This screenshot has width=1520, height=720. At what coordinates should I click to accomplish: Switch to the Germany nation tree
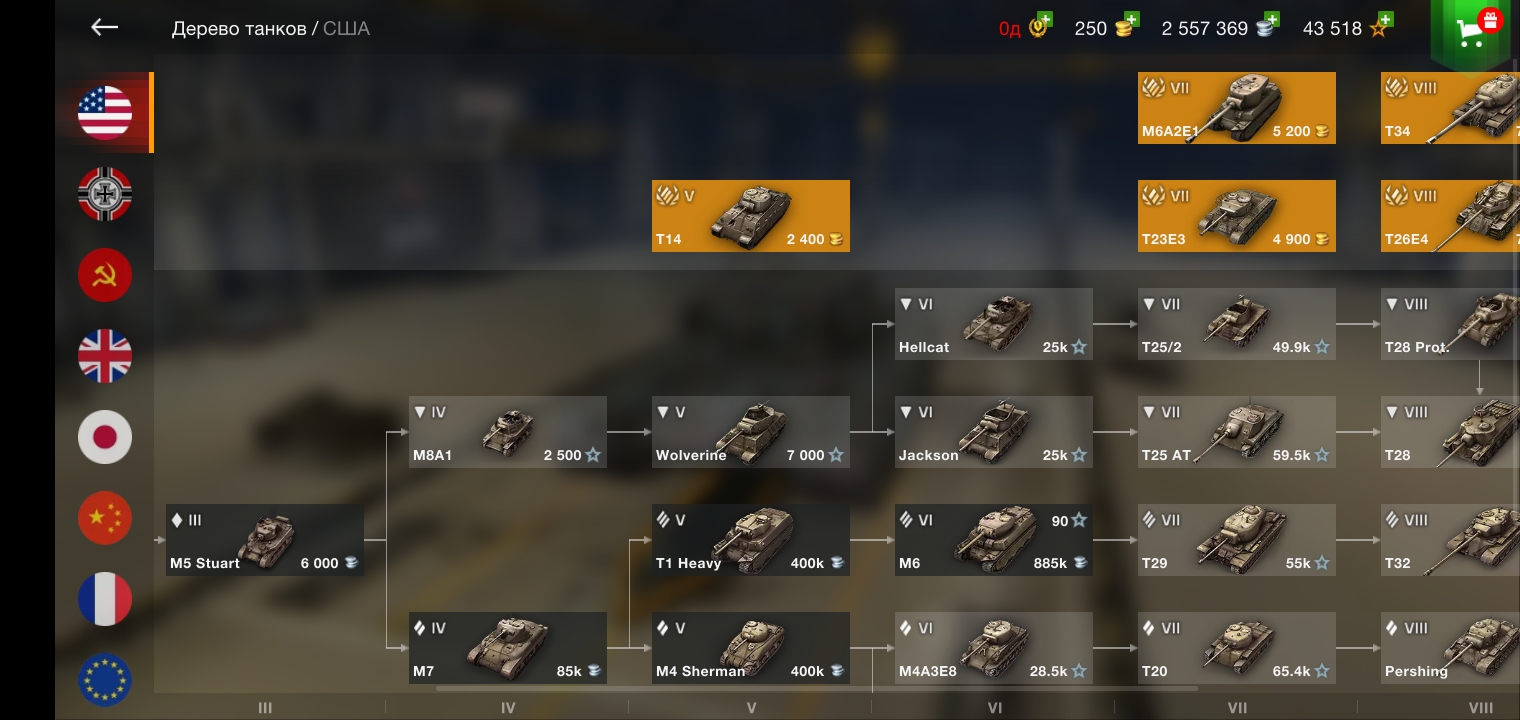(x=105, y=194)
